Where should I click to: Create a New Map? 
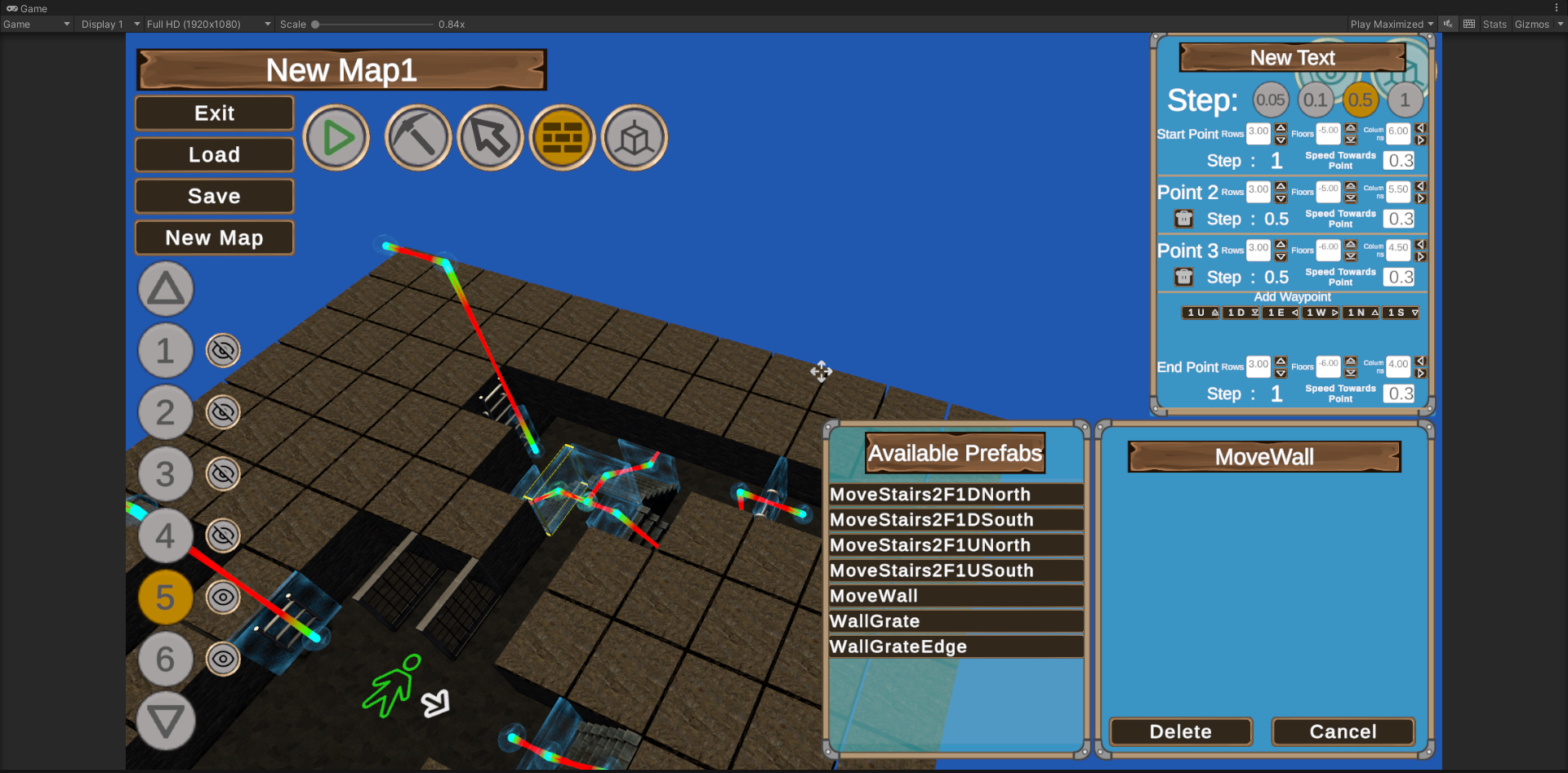point(214,238)
